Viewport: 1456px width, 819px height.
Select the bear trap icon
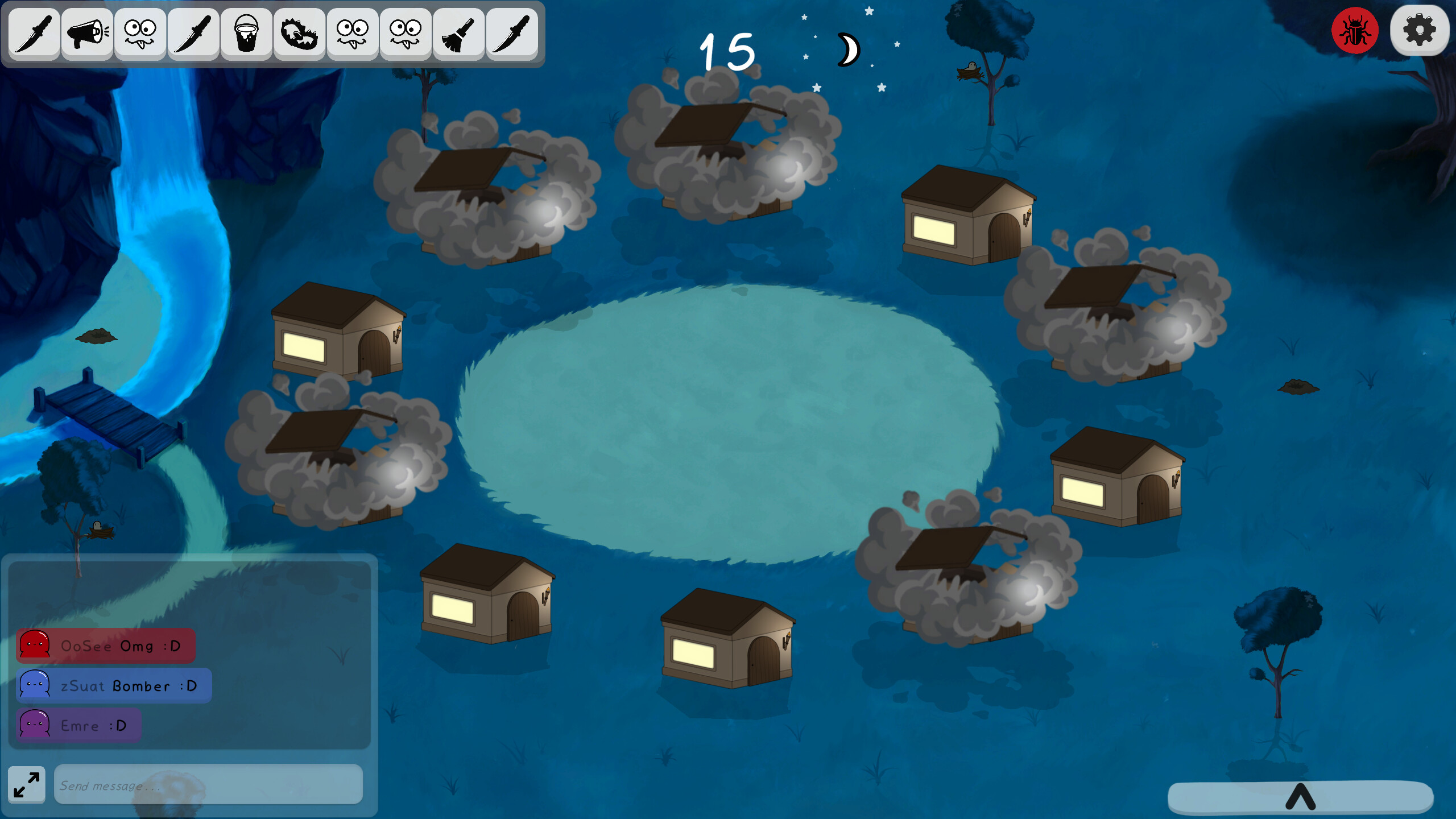click(x=298, y=33)
